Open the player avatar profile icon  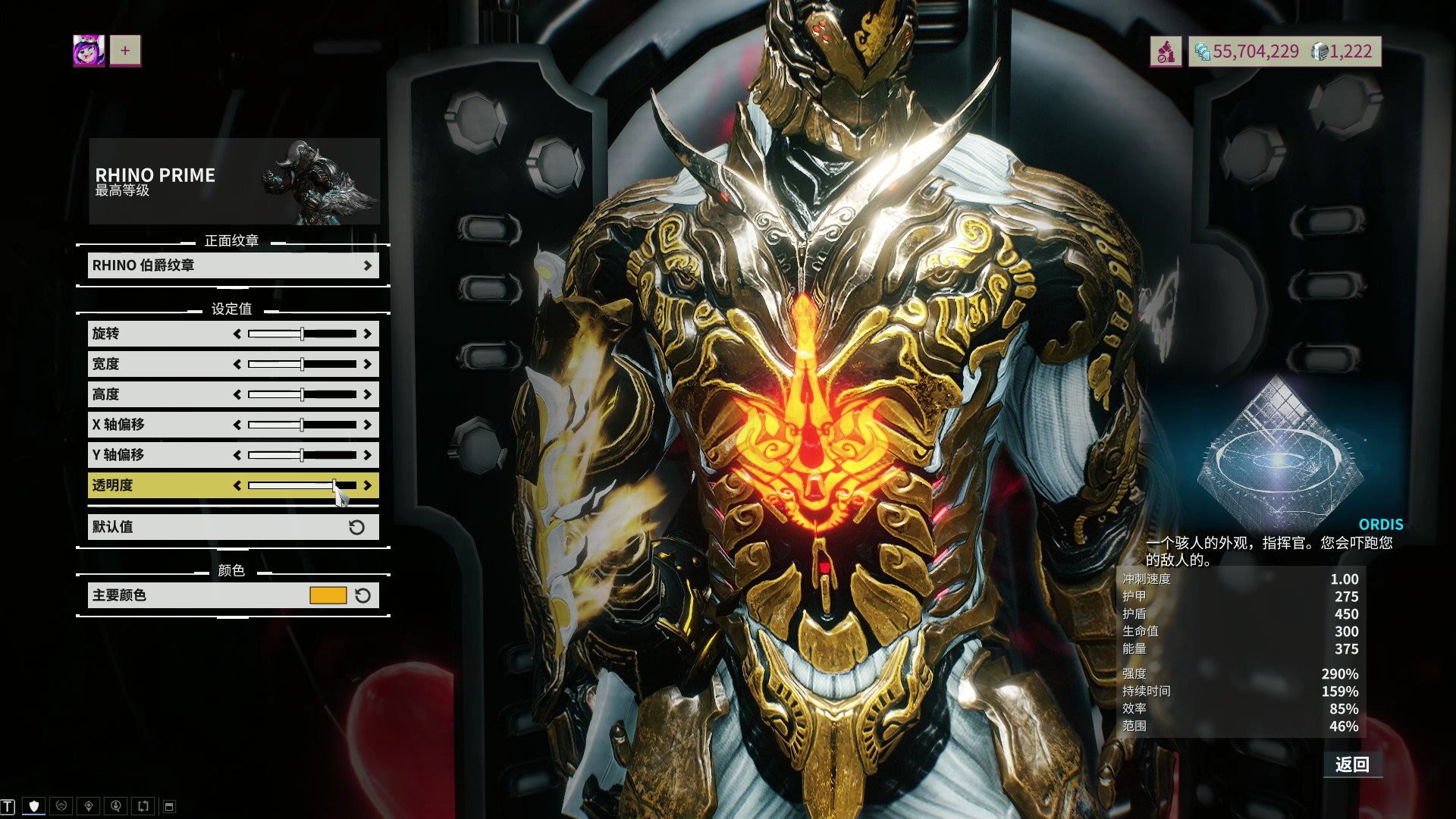point(89,51)
